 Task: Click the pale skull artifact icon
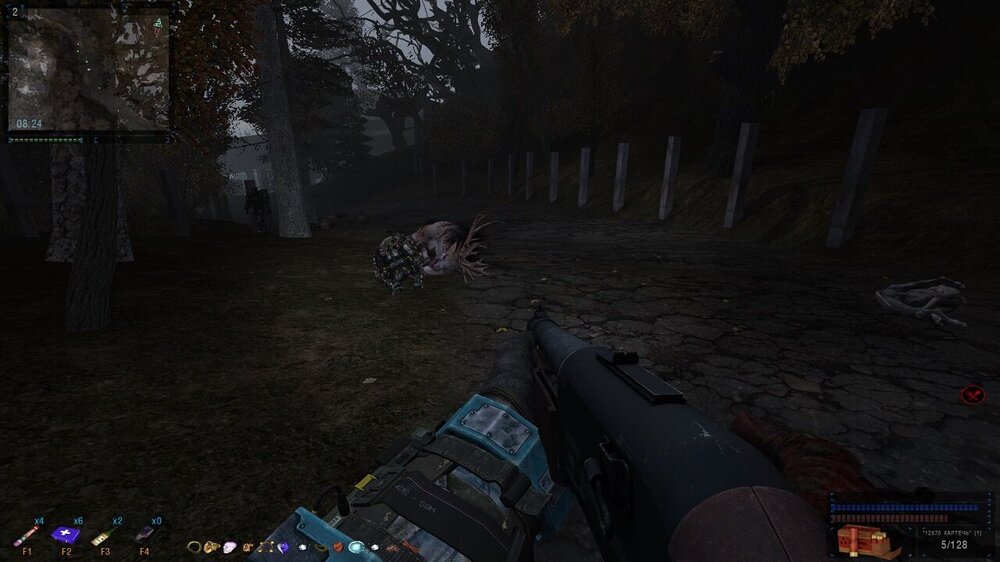tap(230, 547)
